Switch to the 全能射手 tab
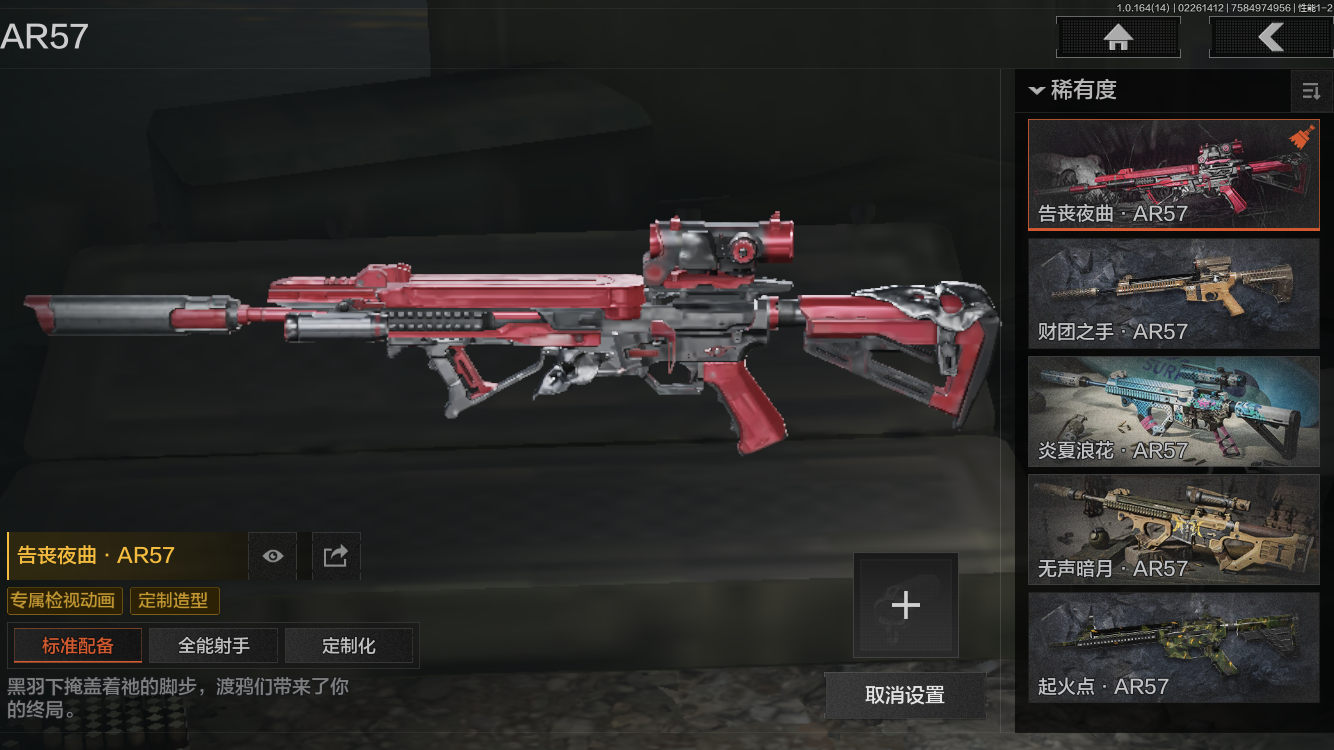Viewport: 1334px width, 750px height. tap(213, 646)
